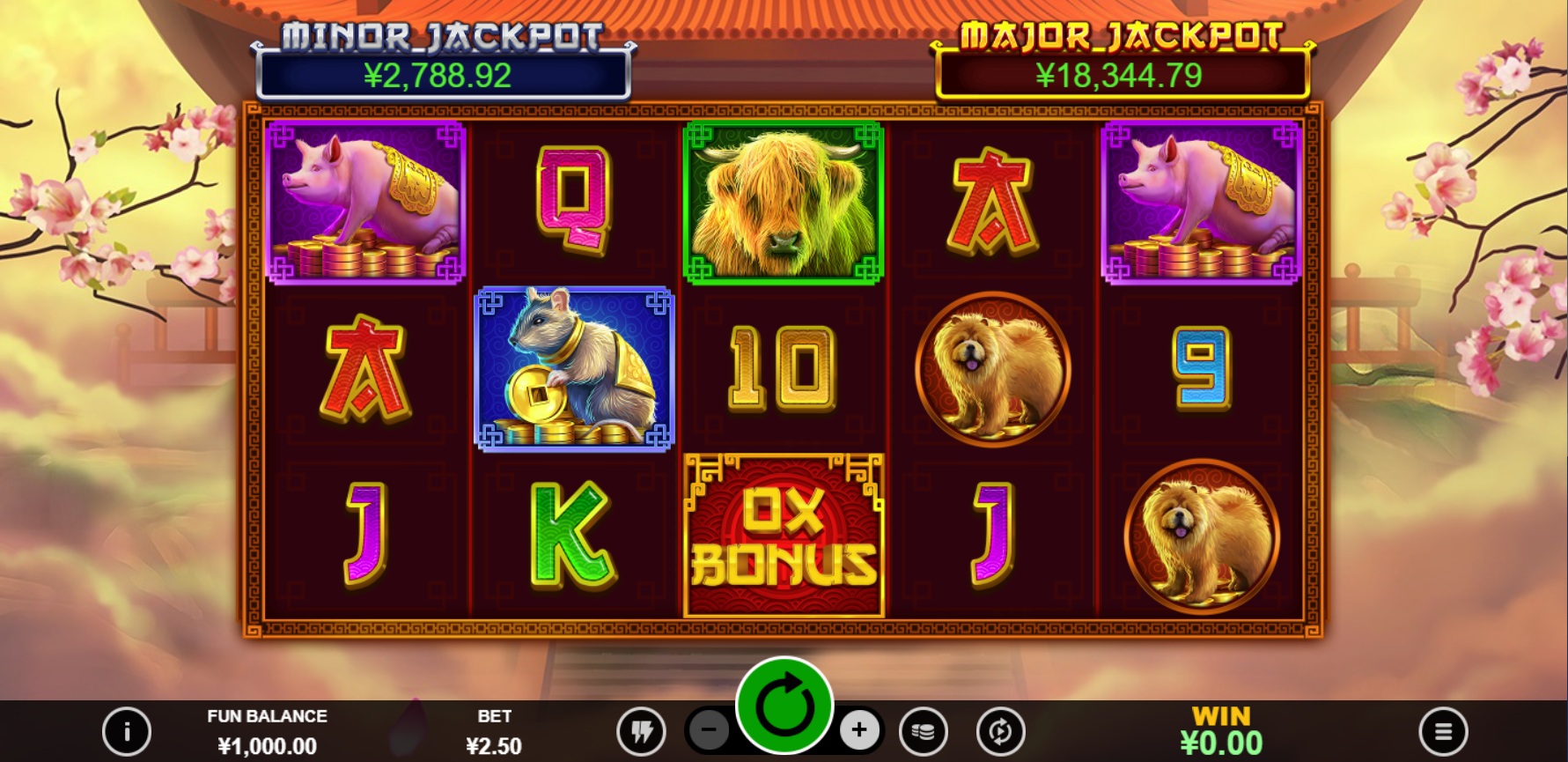Open the coin stack bet options
Viewport: 1568px width, 762px height.
tap(924, 731)
